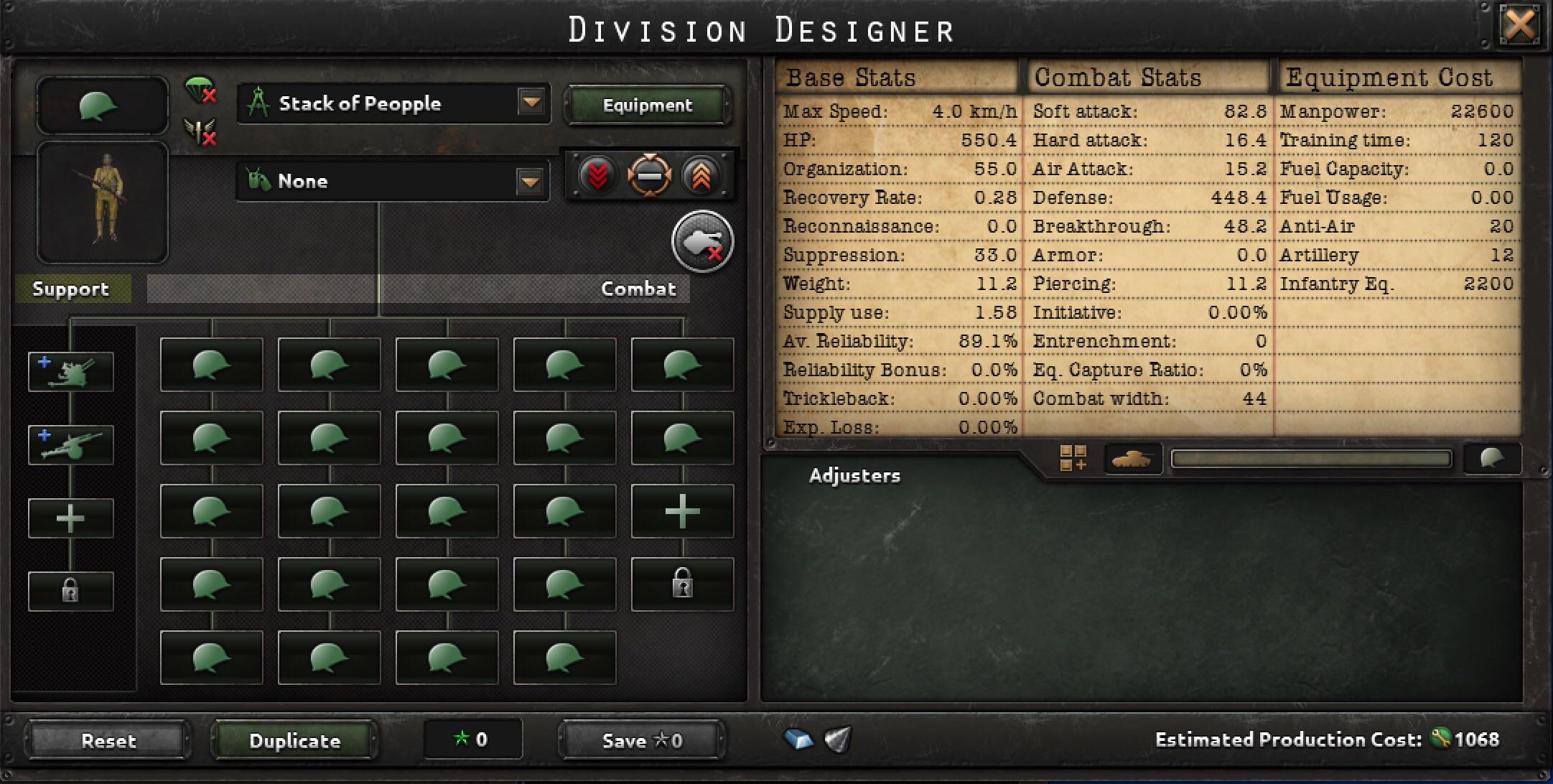The image size is (1553, 784).
Task: Add the support artillery company
Action: click(x=70, y=370)
